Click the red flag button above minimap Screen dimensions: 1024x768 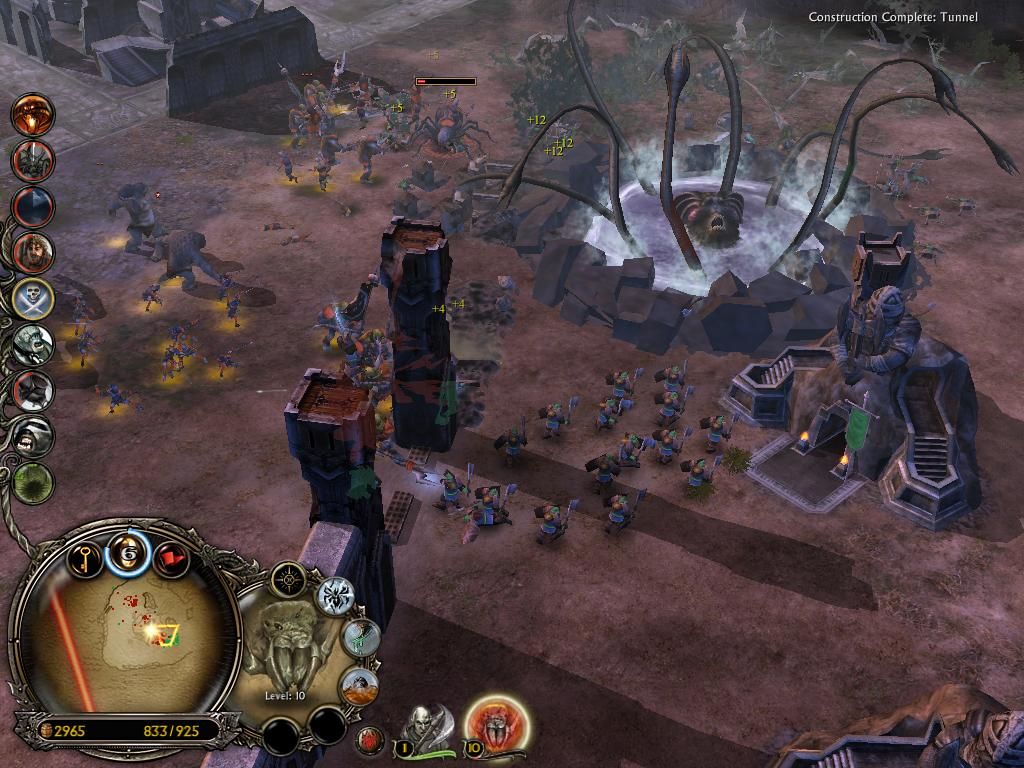pos(172,555)
